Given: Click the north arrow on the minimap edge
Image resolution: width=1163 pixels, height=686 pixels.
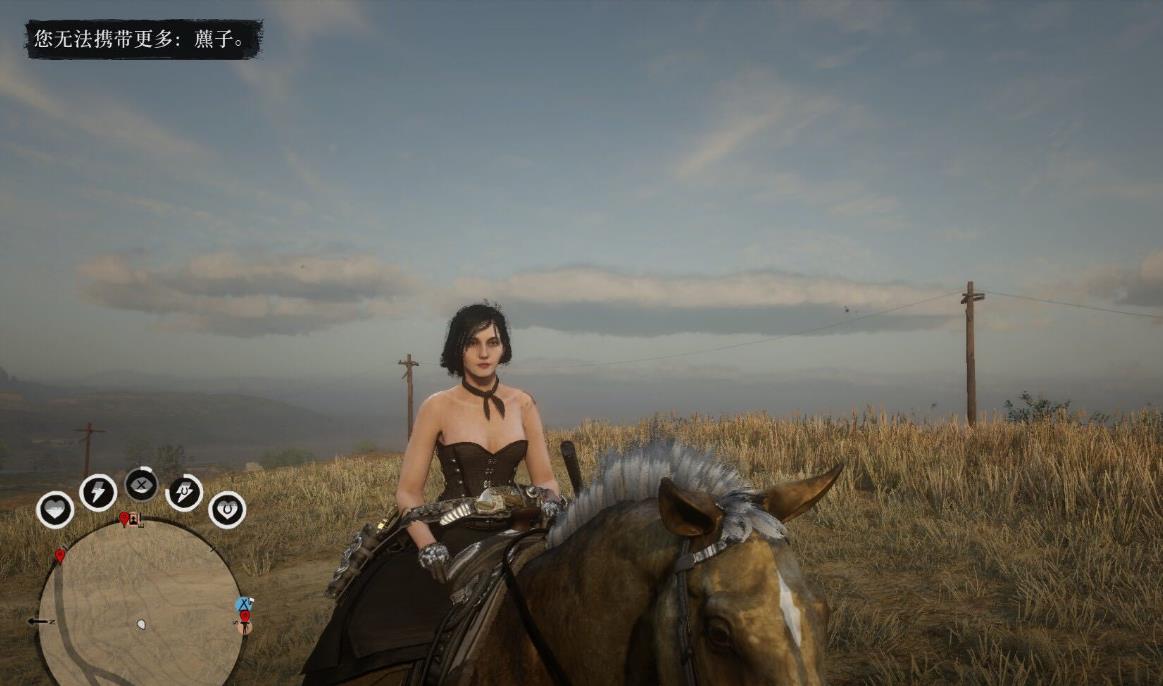Looking at the screenshot, I should point(42,621).
